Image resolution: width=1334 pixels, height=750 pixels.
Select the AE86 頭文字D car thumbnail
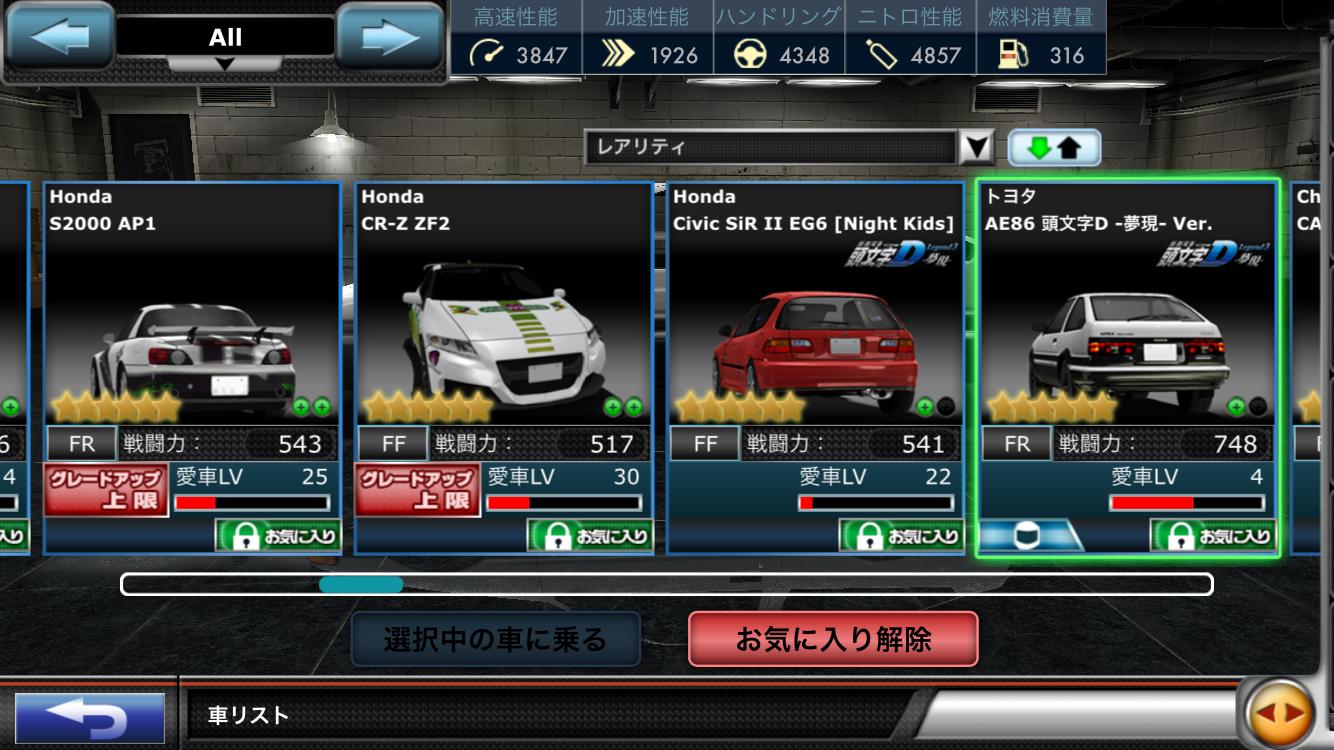tap(1127, 330)
